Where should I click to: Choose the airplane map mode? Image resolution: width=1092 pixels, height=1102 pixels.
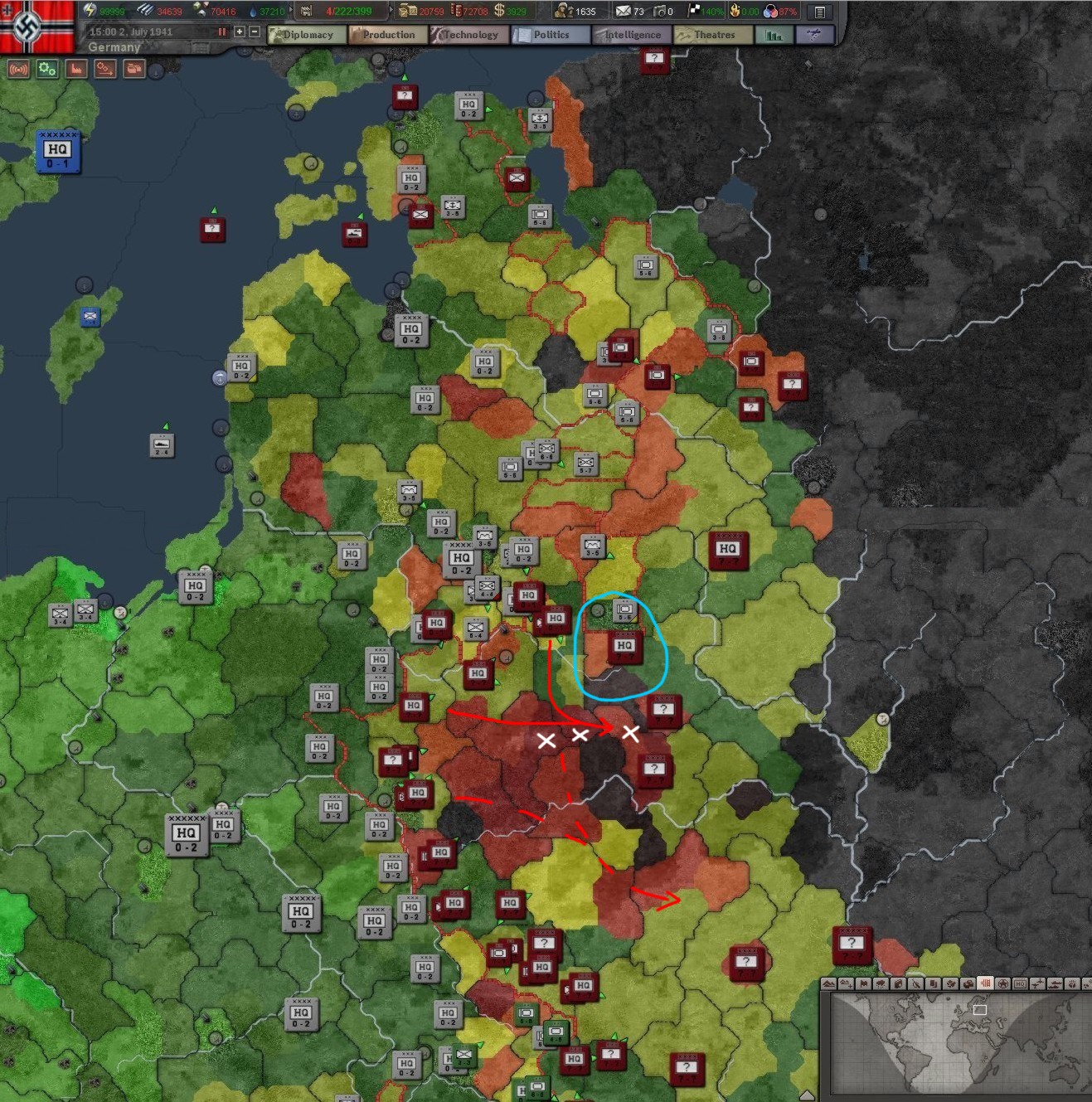click(x=1037, y=983)
